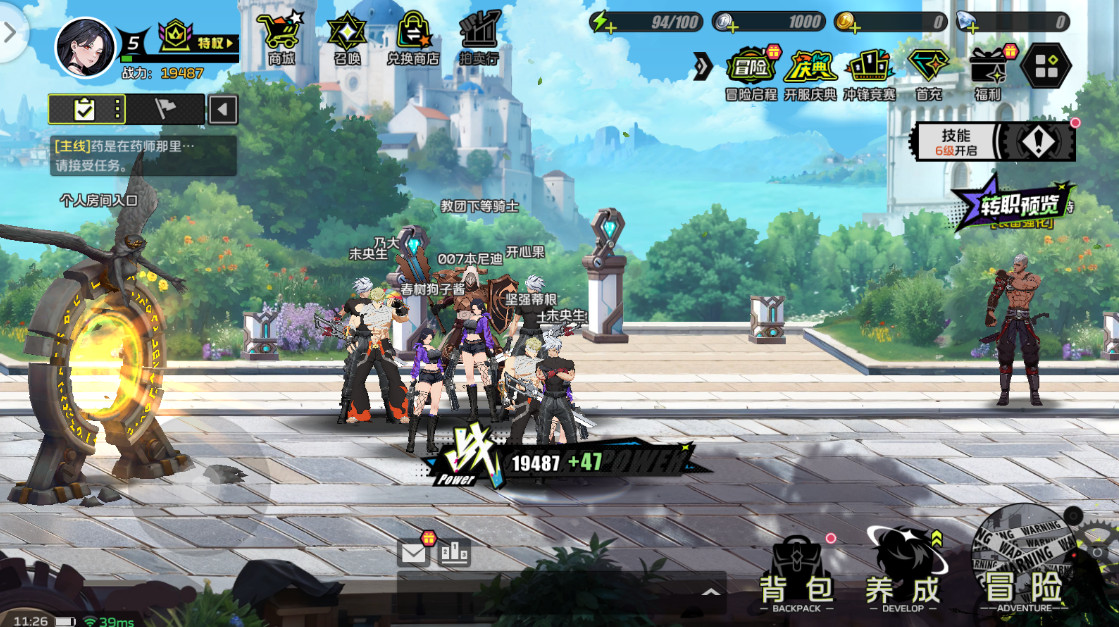
Task: Collapse the quest panel with arrow
Action: pyautogui.click(x=223, y=109)
